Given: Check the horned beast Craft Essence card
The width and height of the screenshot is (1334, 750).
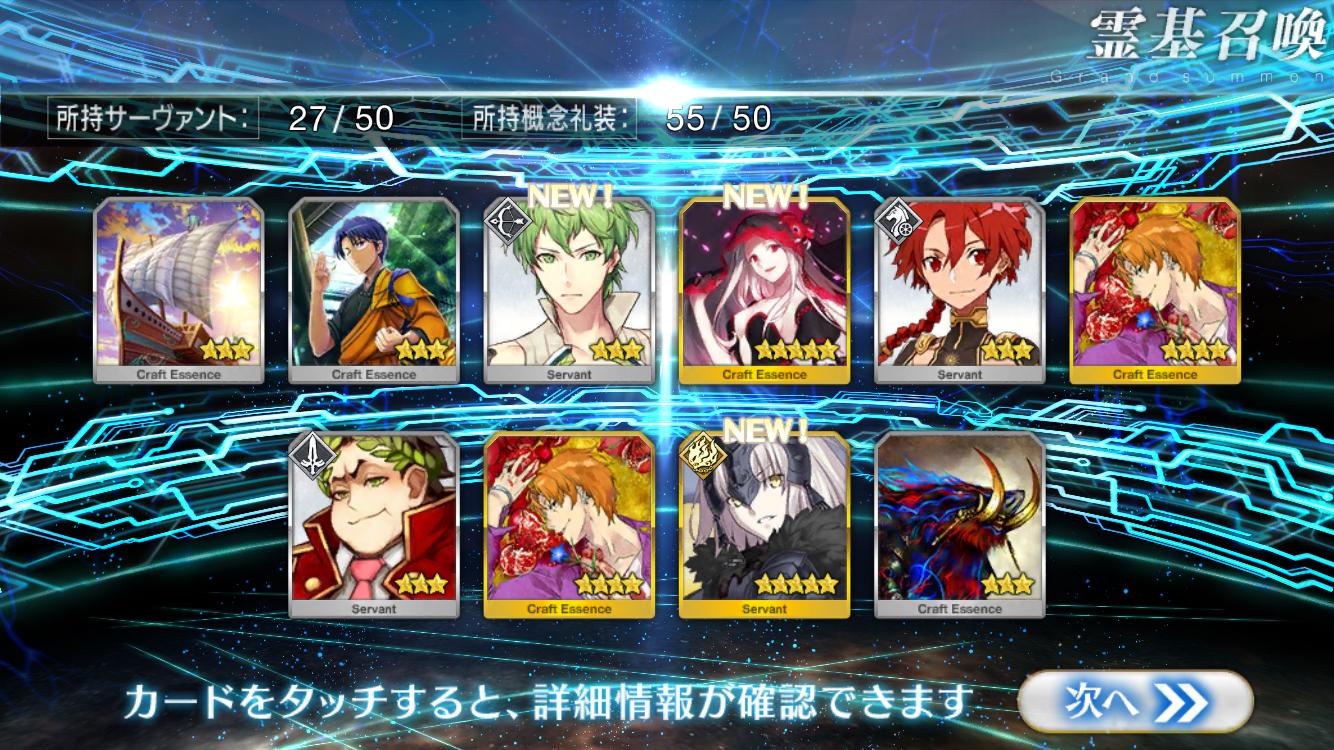Looking at the screenshot, I should tap(960, 525).
